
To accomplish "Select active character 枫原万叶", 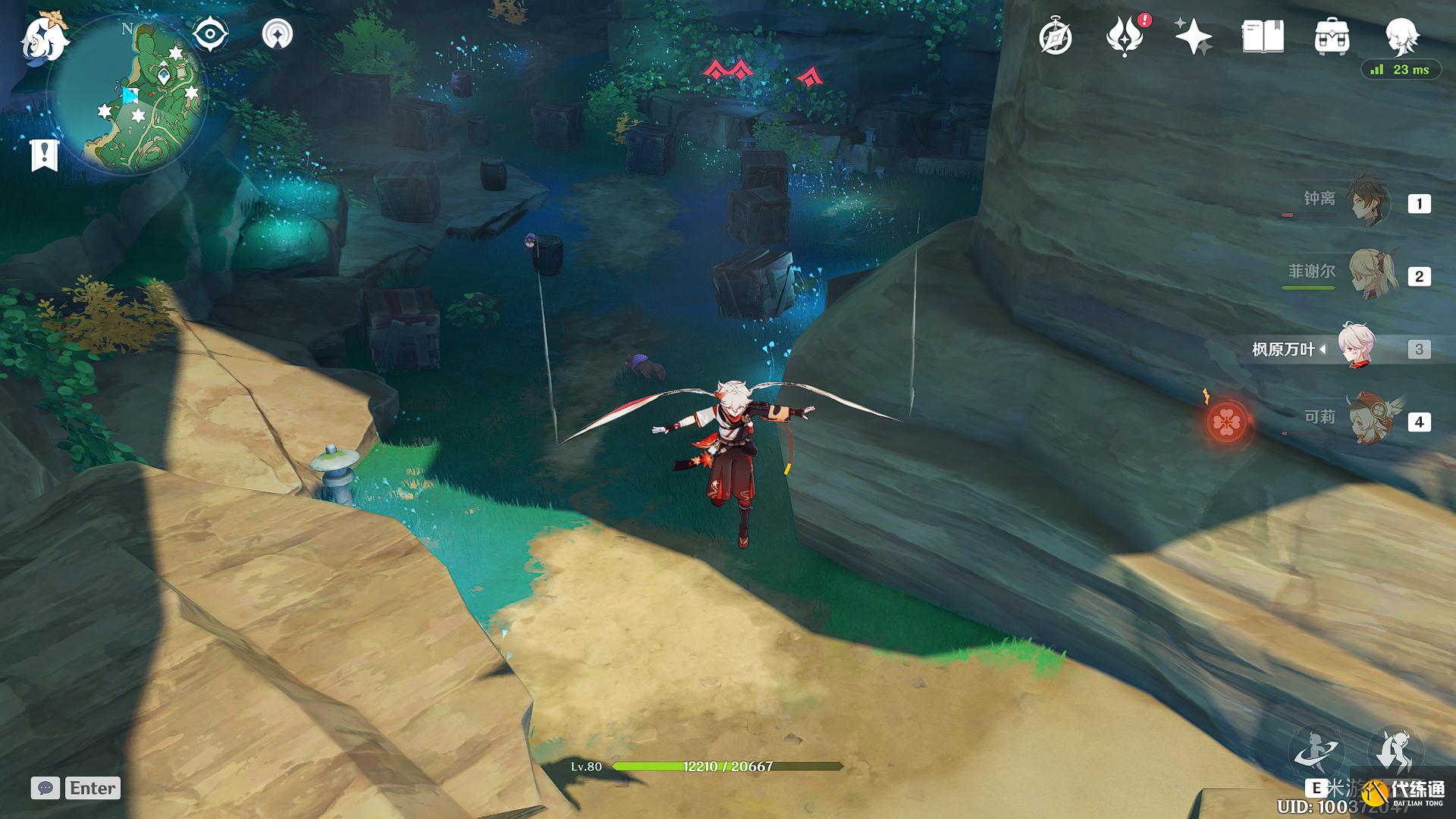I will click(1356, 349).
